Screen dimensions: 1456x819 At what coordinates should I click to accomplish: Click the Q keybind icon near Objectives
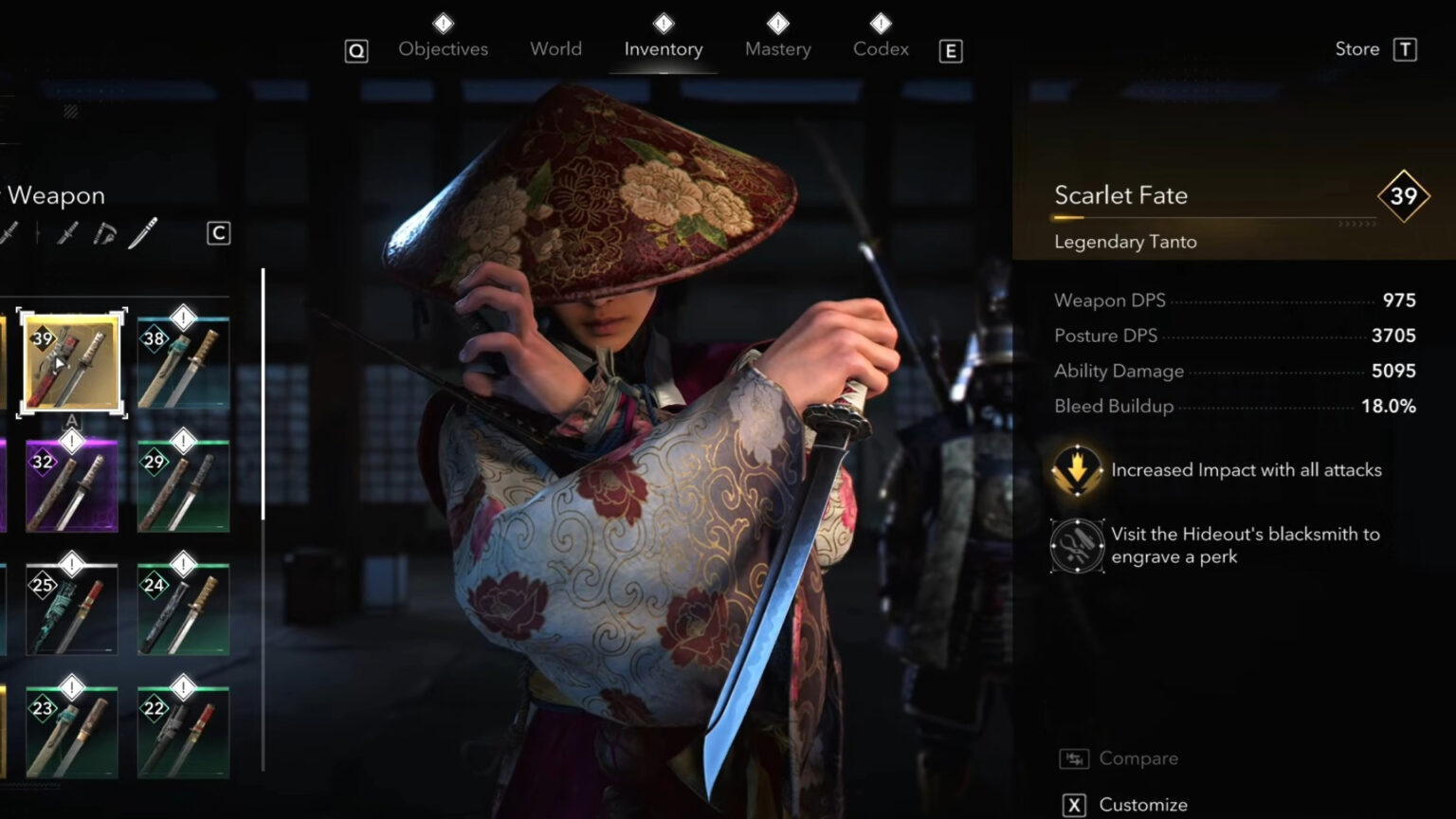pos(356,50)
